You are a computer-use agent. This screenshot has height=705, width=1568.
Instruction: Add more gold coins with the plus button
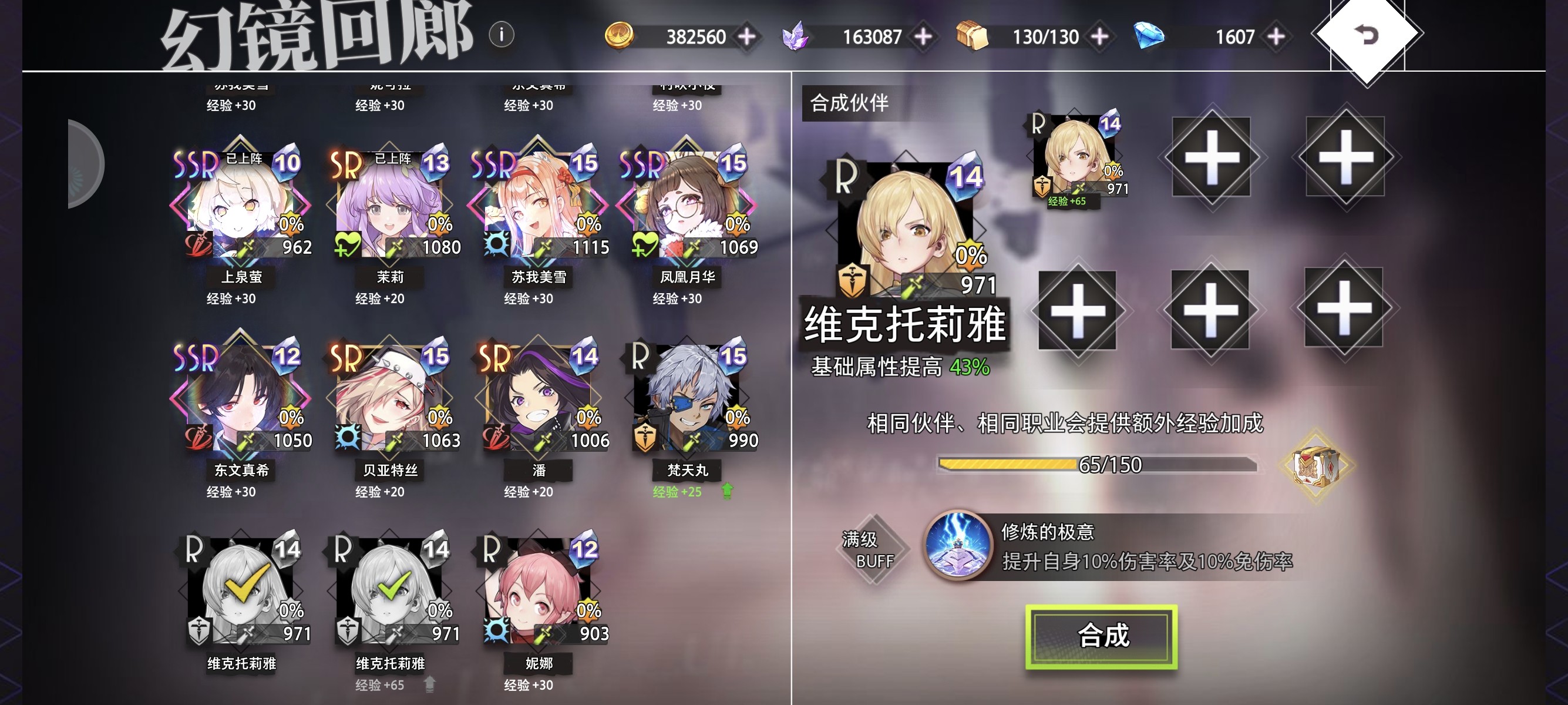tap(747, 36)
